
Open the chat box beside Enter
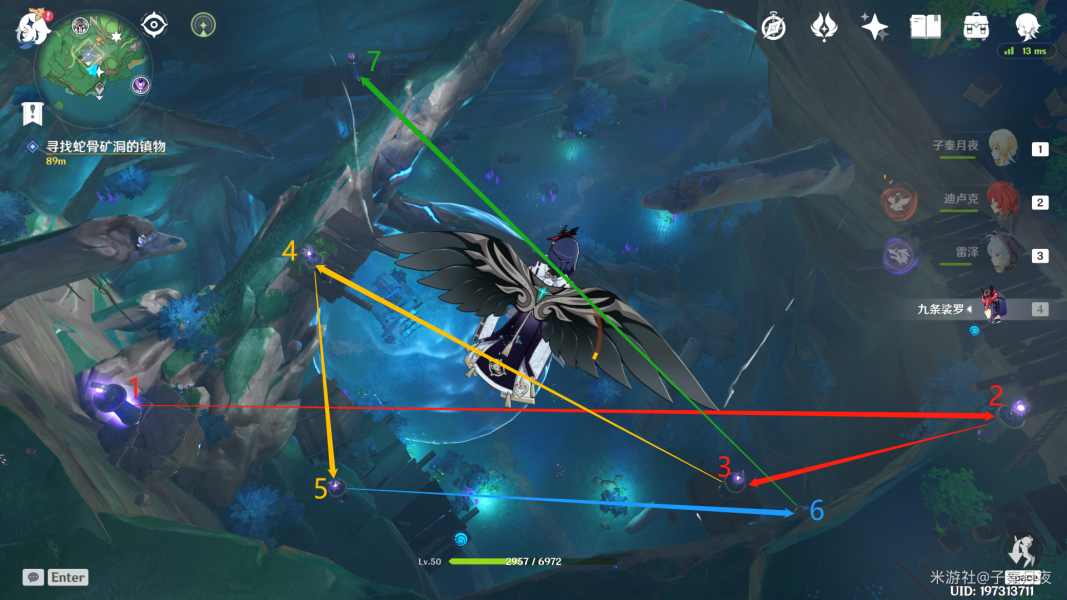coord(33,577)
